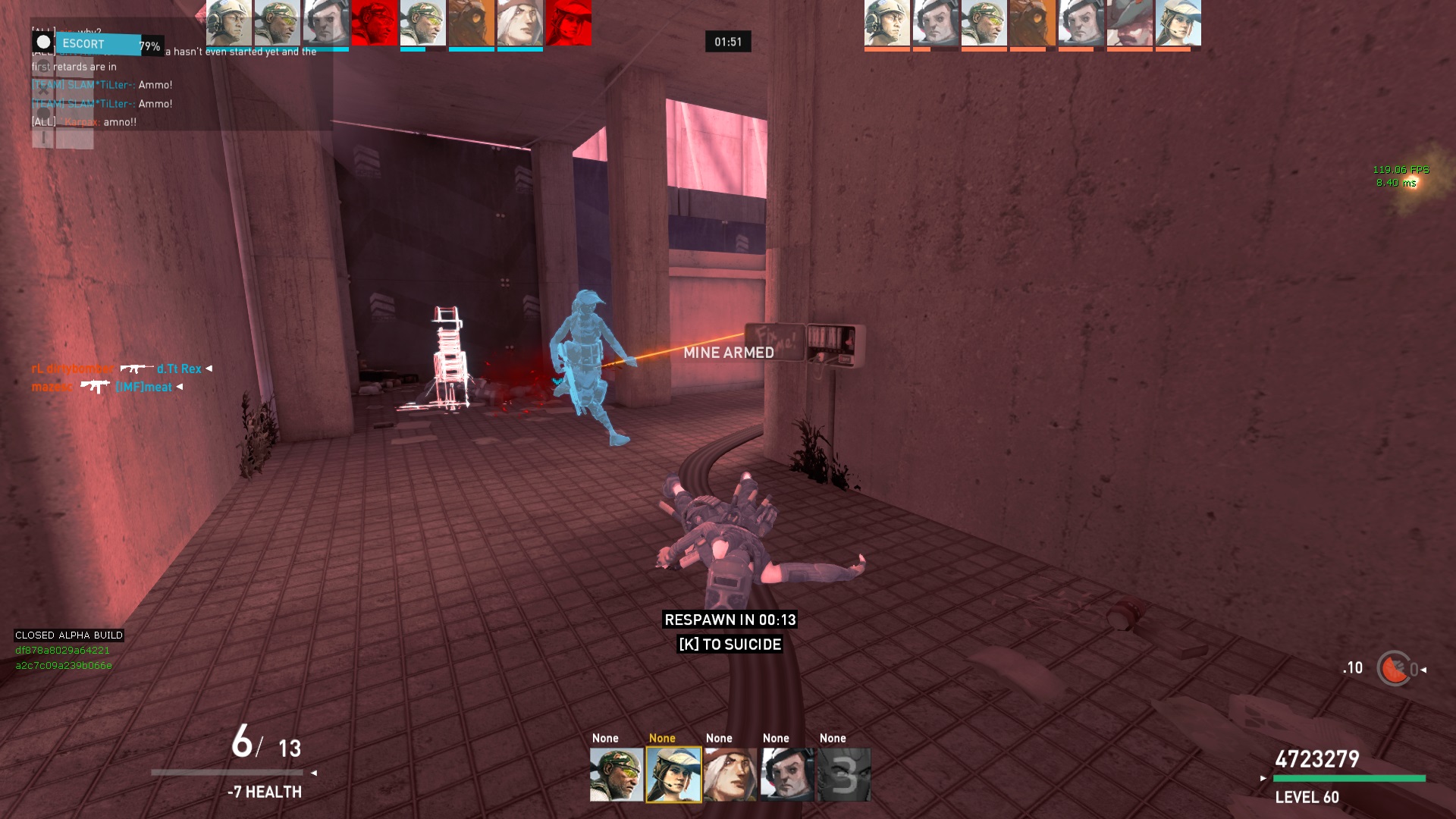
Task: Select the red-tinted cap woman teammate portrait
Action: click(568, 23)
